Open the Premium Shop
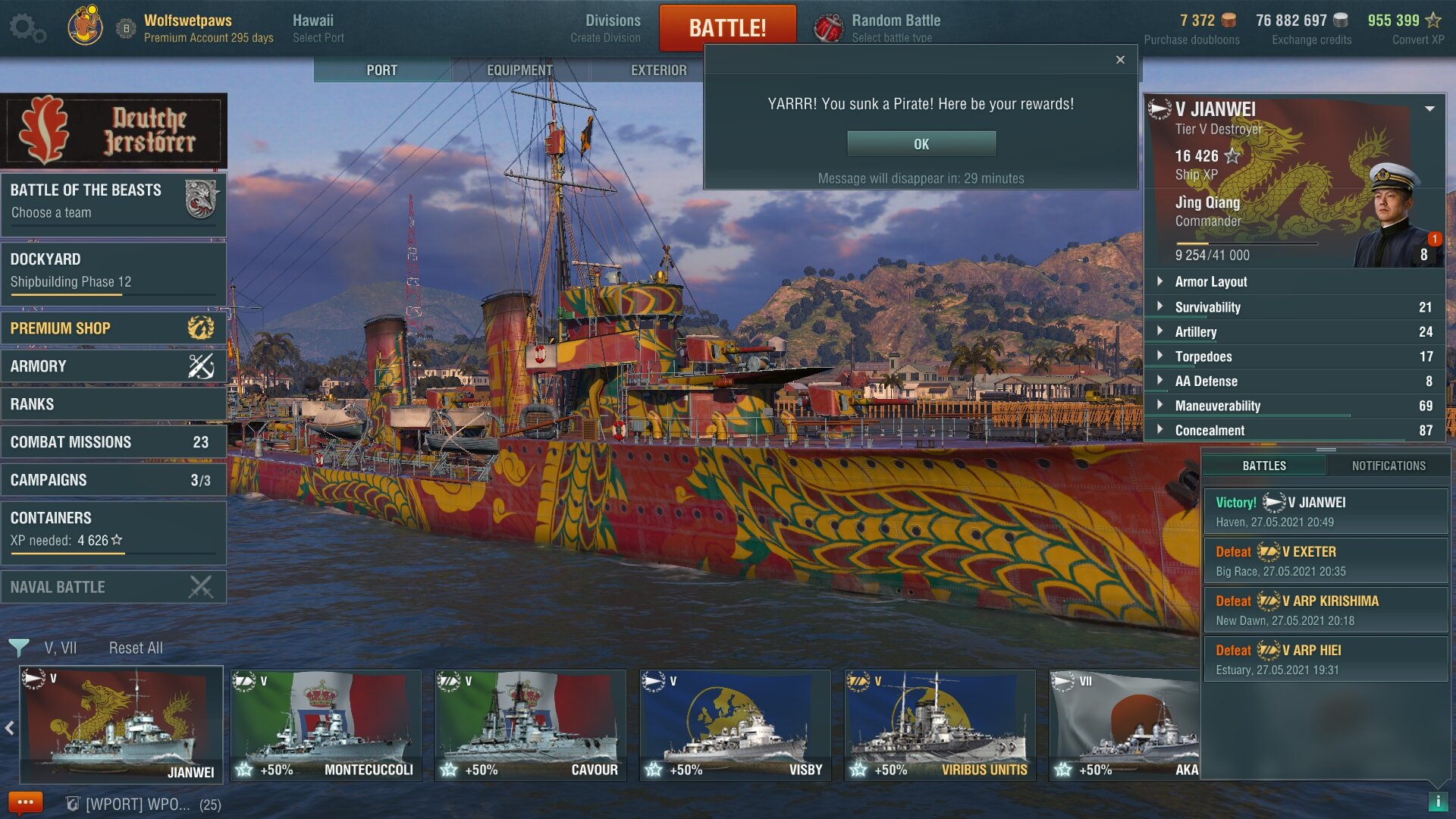The width and height of the screenshot is (1456, 819). pyautogui.click(x=114, y=328)
